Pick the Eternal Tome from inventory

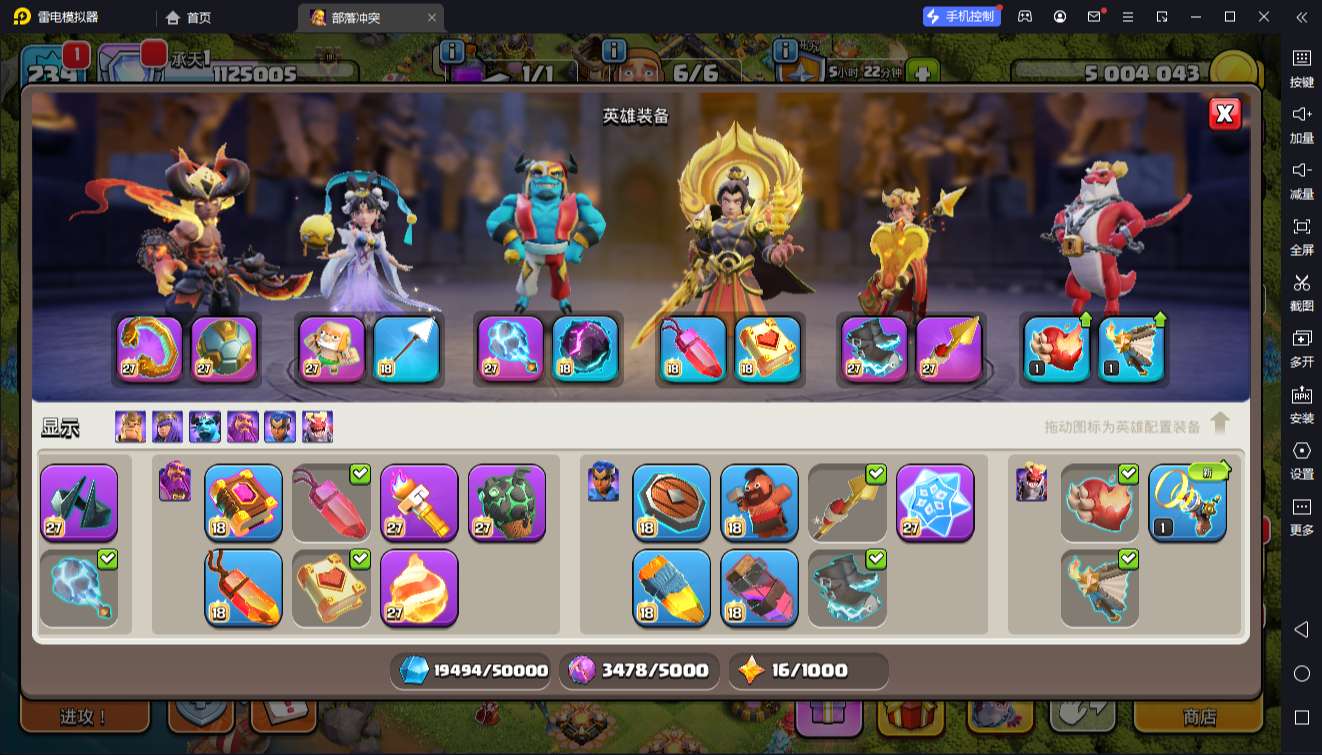[x=243, y=502]
